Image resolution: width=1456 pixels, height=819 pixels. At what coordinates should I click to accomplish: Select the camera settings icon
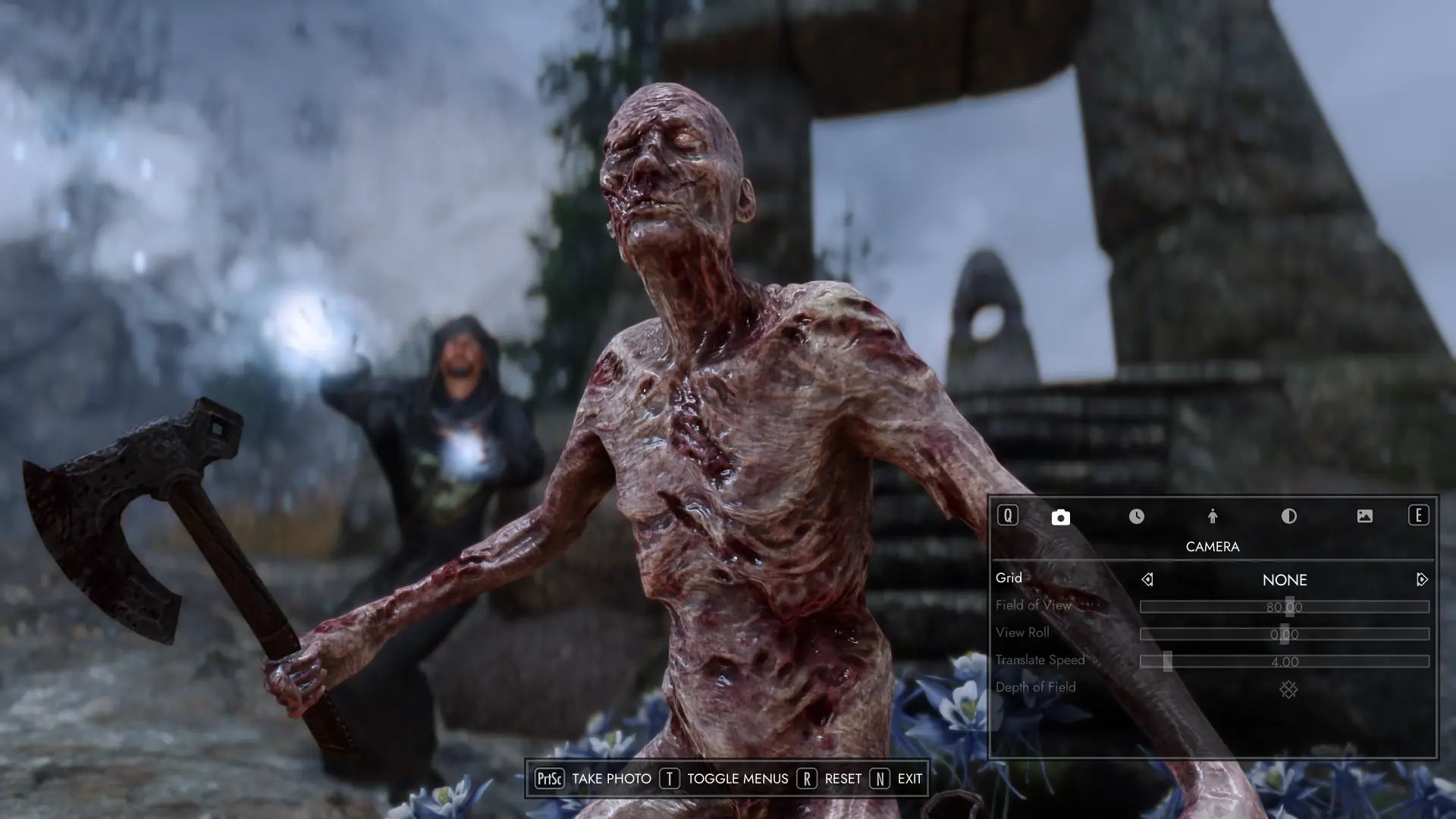(1059, 516)
